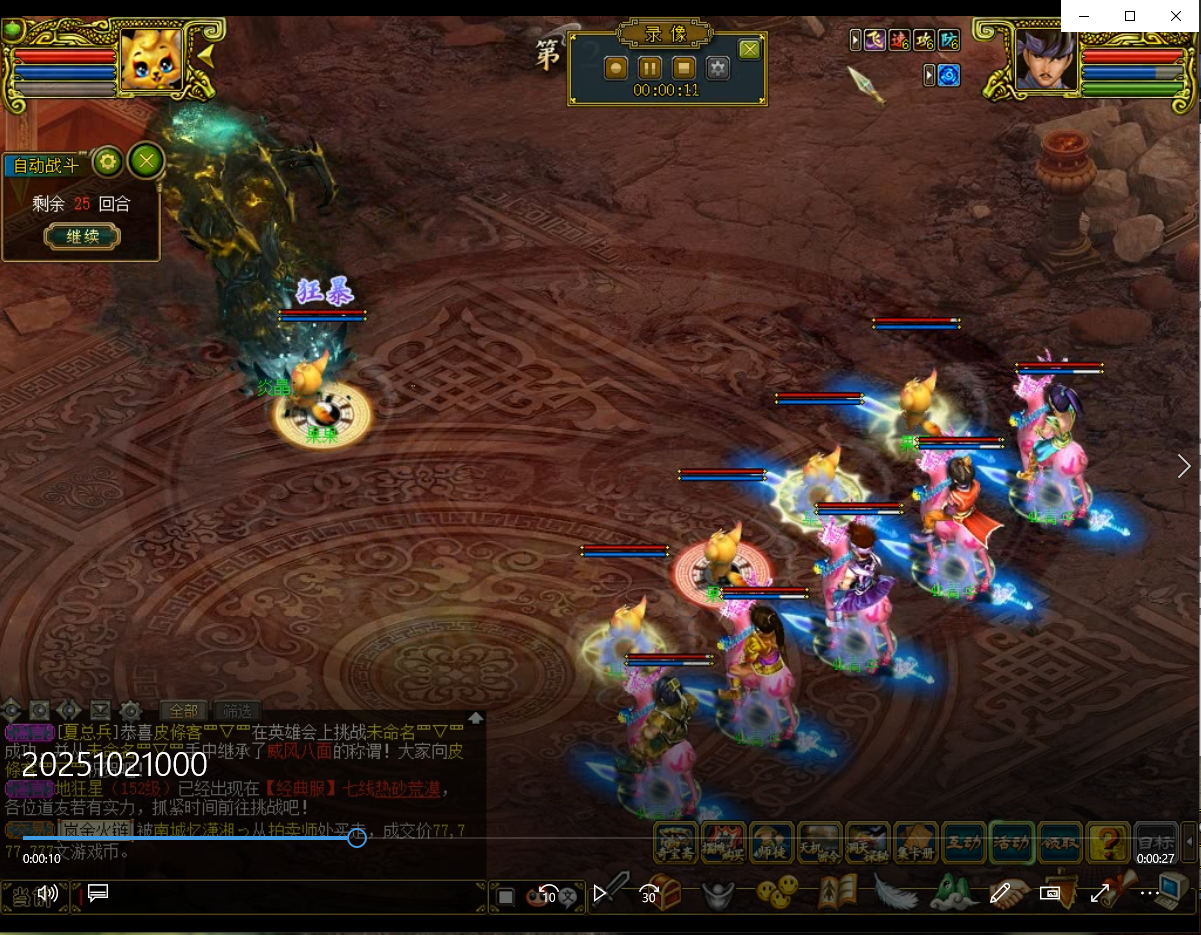The width and height of the screenshot is (1201, 935).
Task: Click the yellow cat player portrait
Action: coord(151,60)
